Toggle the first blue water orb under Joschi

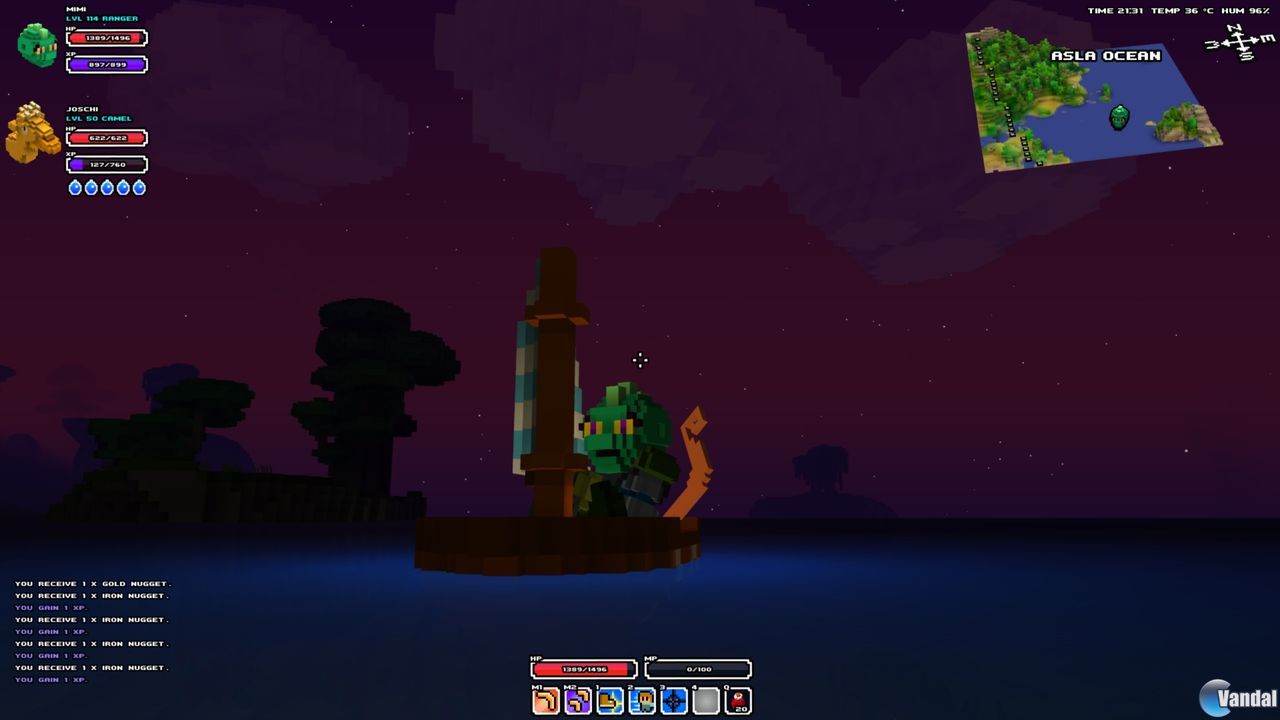pyautogui.click(x=75, y=187)
